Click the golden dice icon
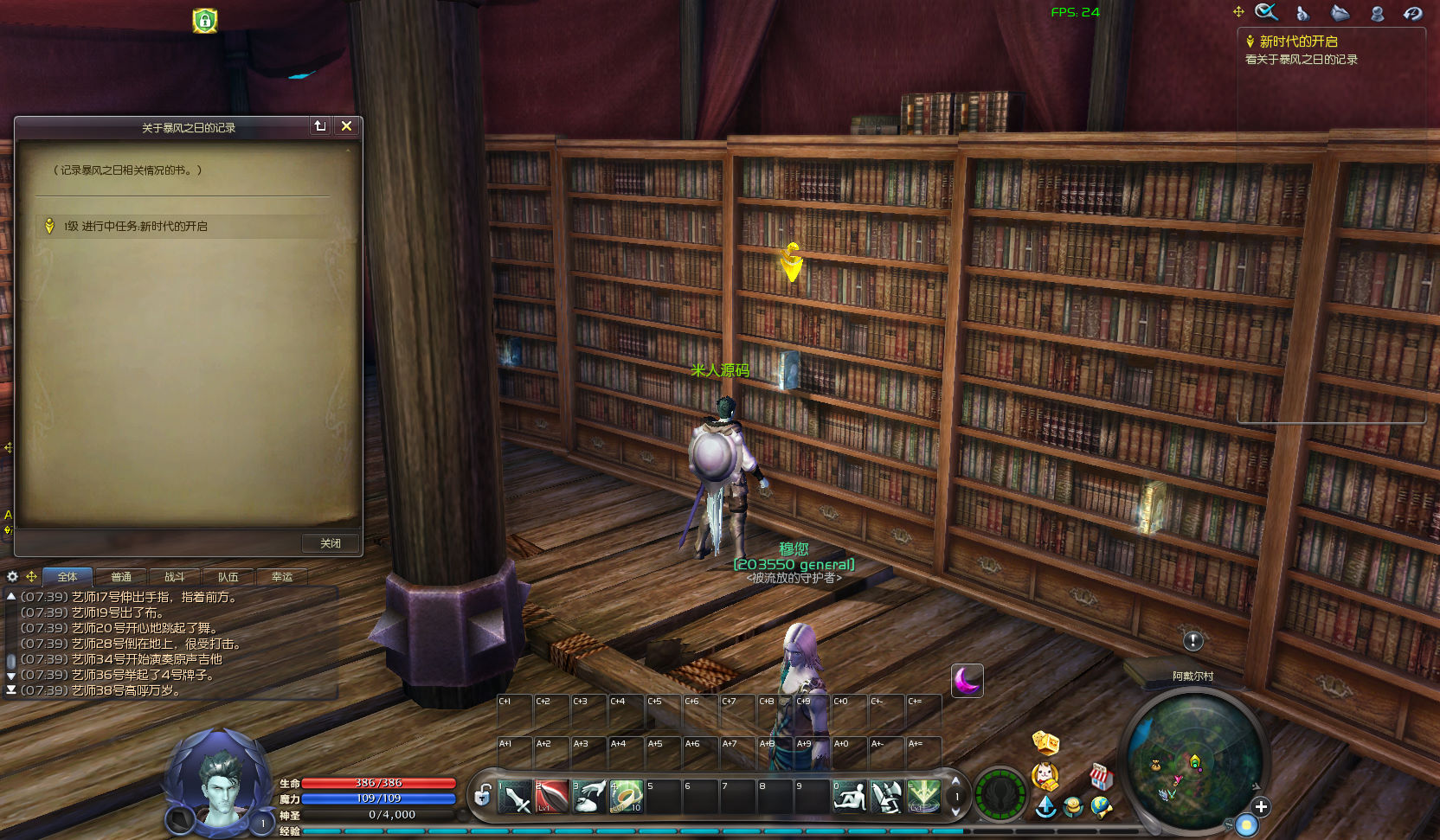The image size is (1440, 840). [x=1045, y=742]
